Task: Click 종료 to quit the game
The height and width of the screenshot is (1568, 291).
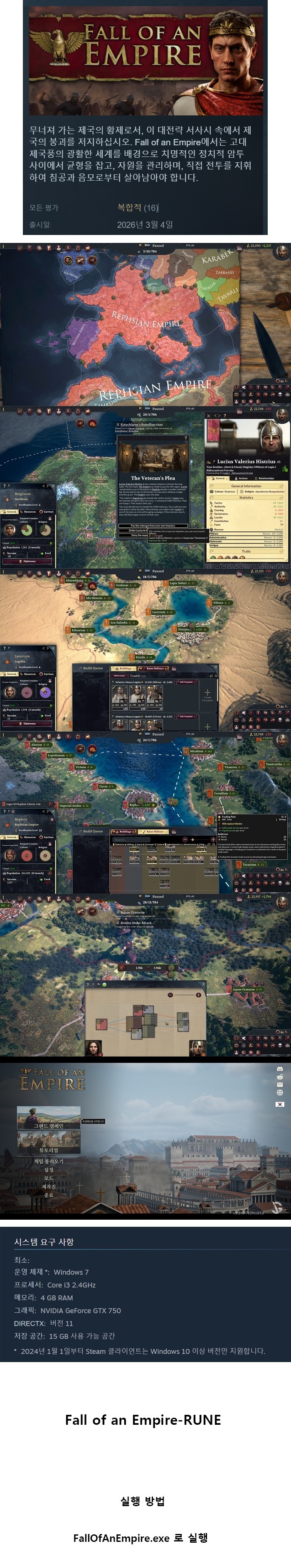Action: click(49, 1195)
